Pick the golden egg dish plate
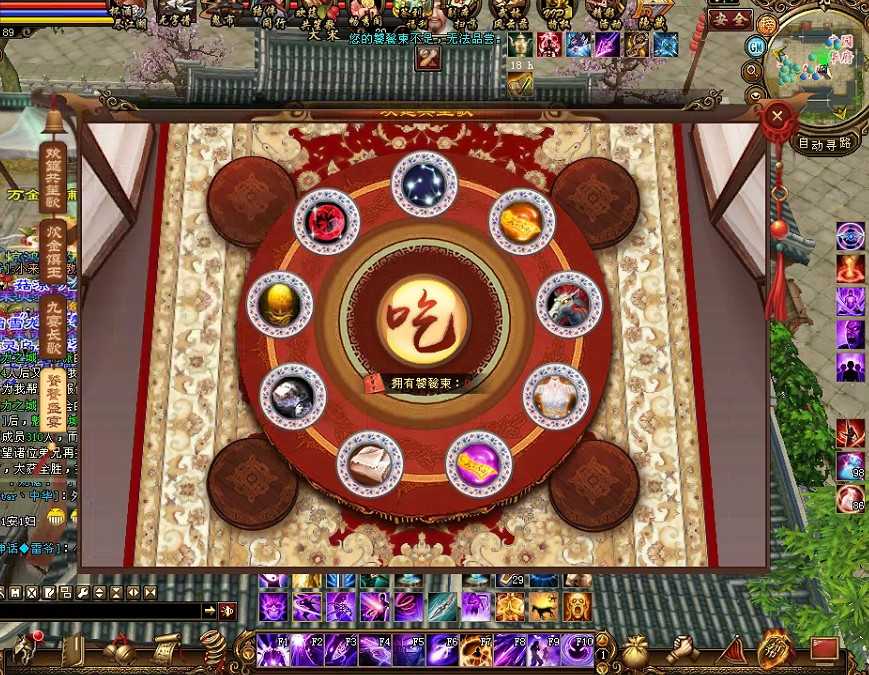Screen dimensions: 869x675 coord(280,304)
